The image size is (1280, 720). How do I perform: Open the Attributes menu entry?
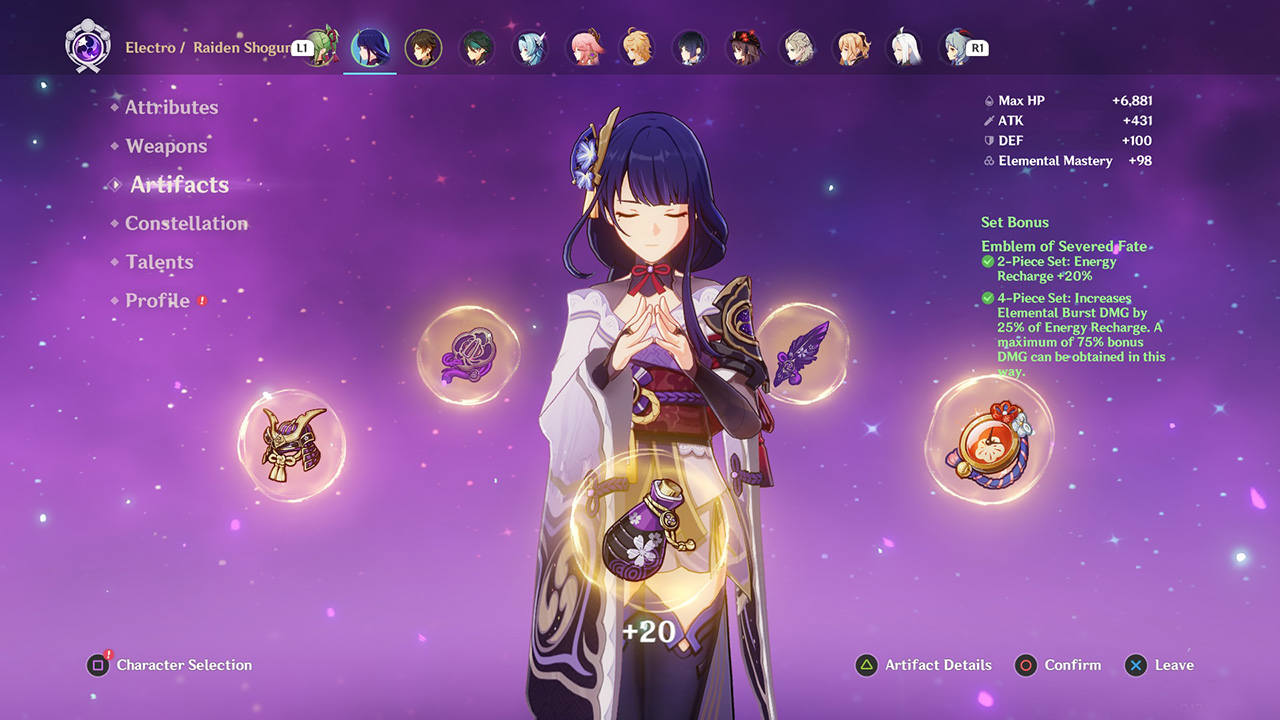tap(171, 107)
